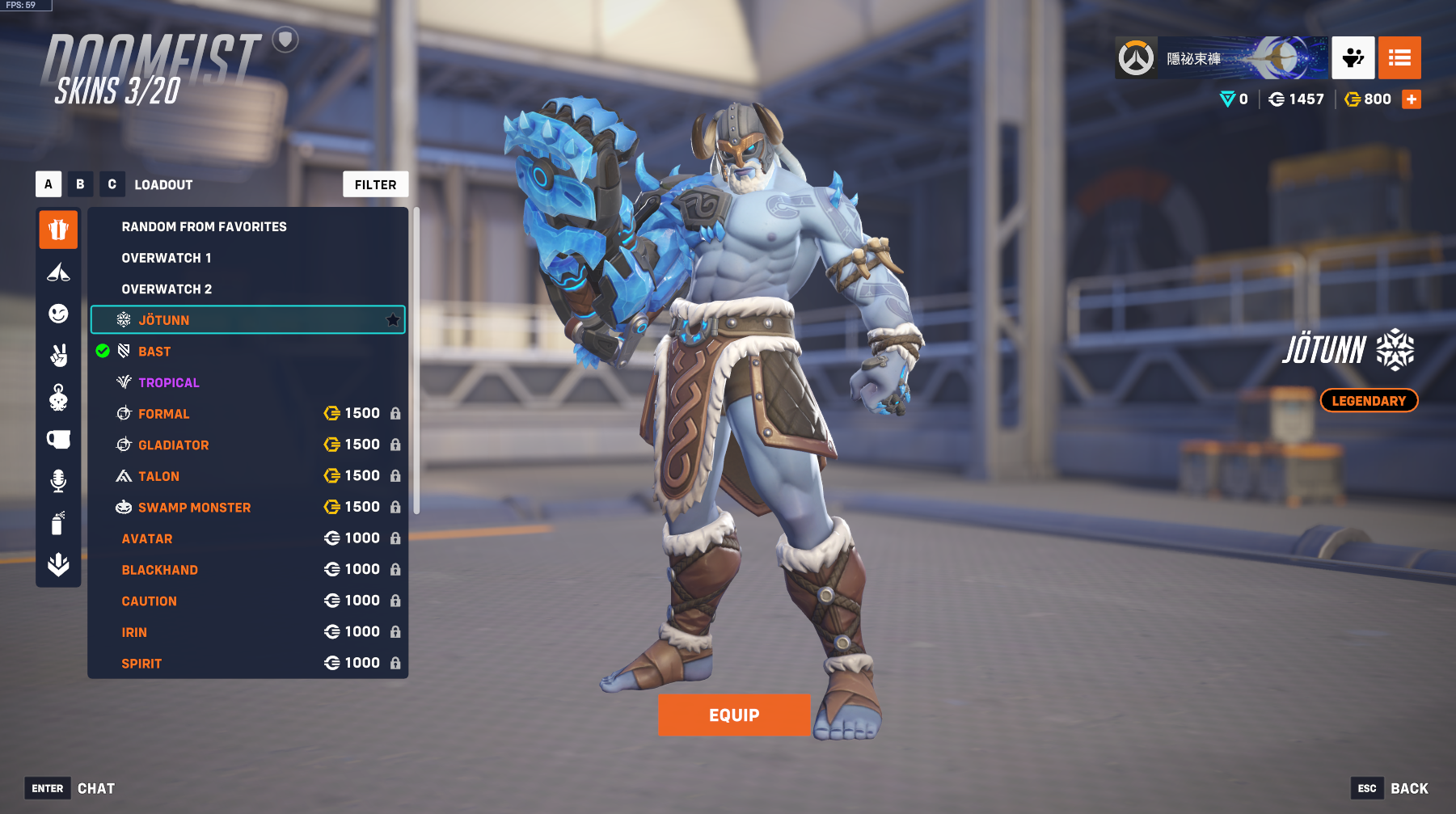Select the locked Formal skin

point(164,414)
